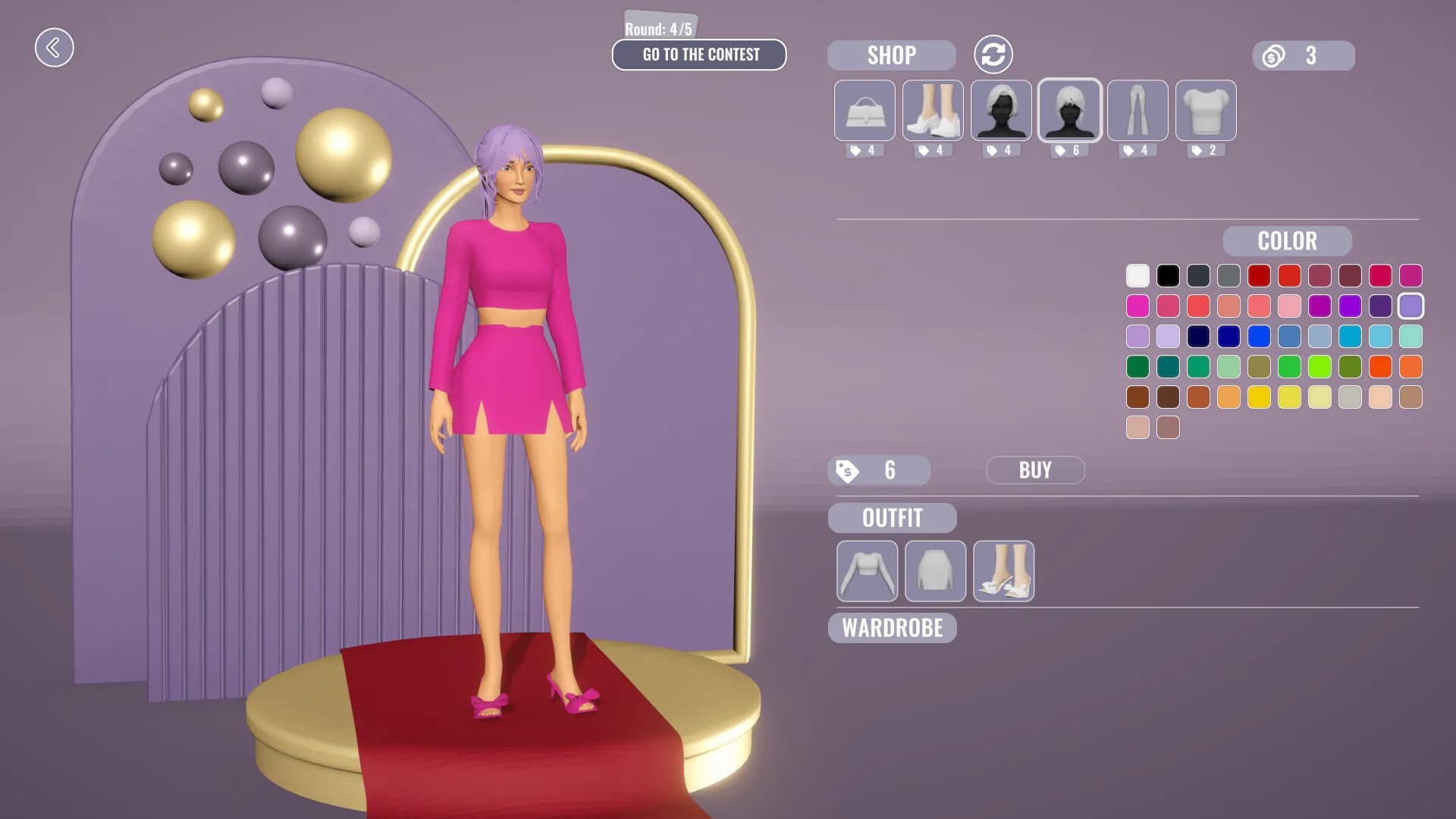
Task: Select the white t-shirt in the shop
Action: [x=1204, y=111]
